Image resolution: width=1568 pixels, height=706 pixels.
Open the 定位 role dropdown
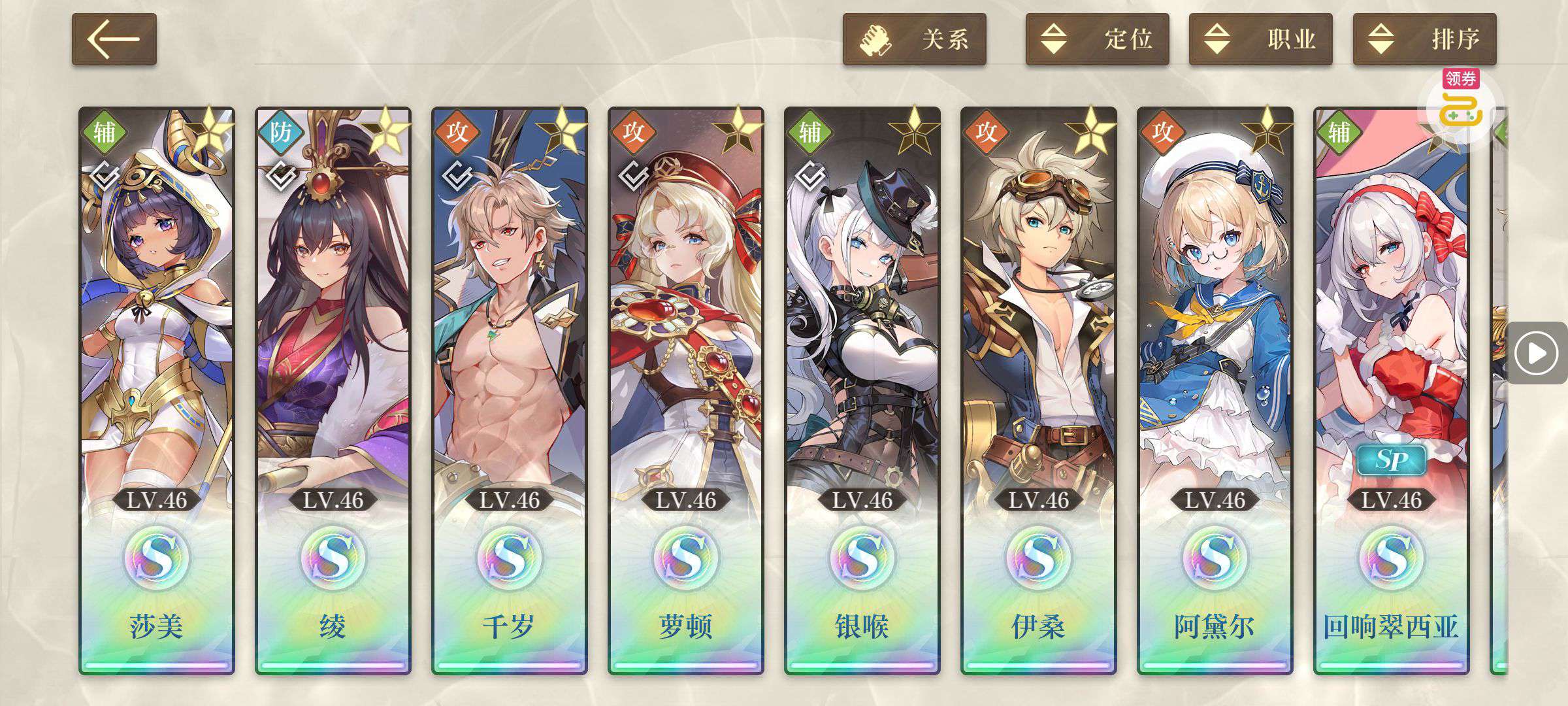(1097, 39)
